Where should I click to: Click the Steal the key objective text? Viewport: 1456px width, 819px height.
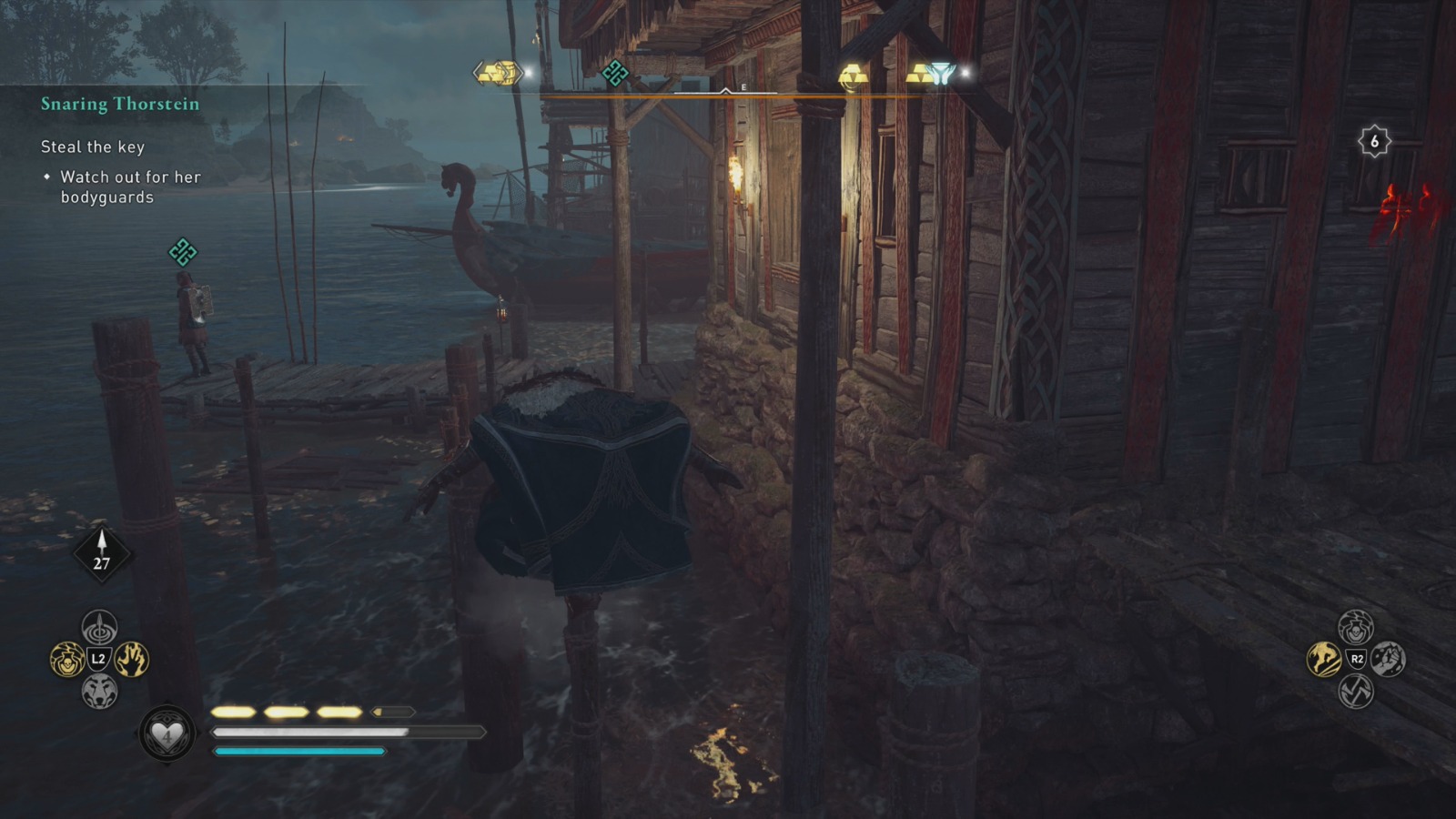94,147
